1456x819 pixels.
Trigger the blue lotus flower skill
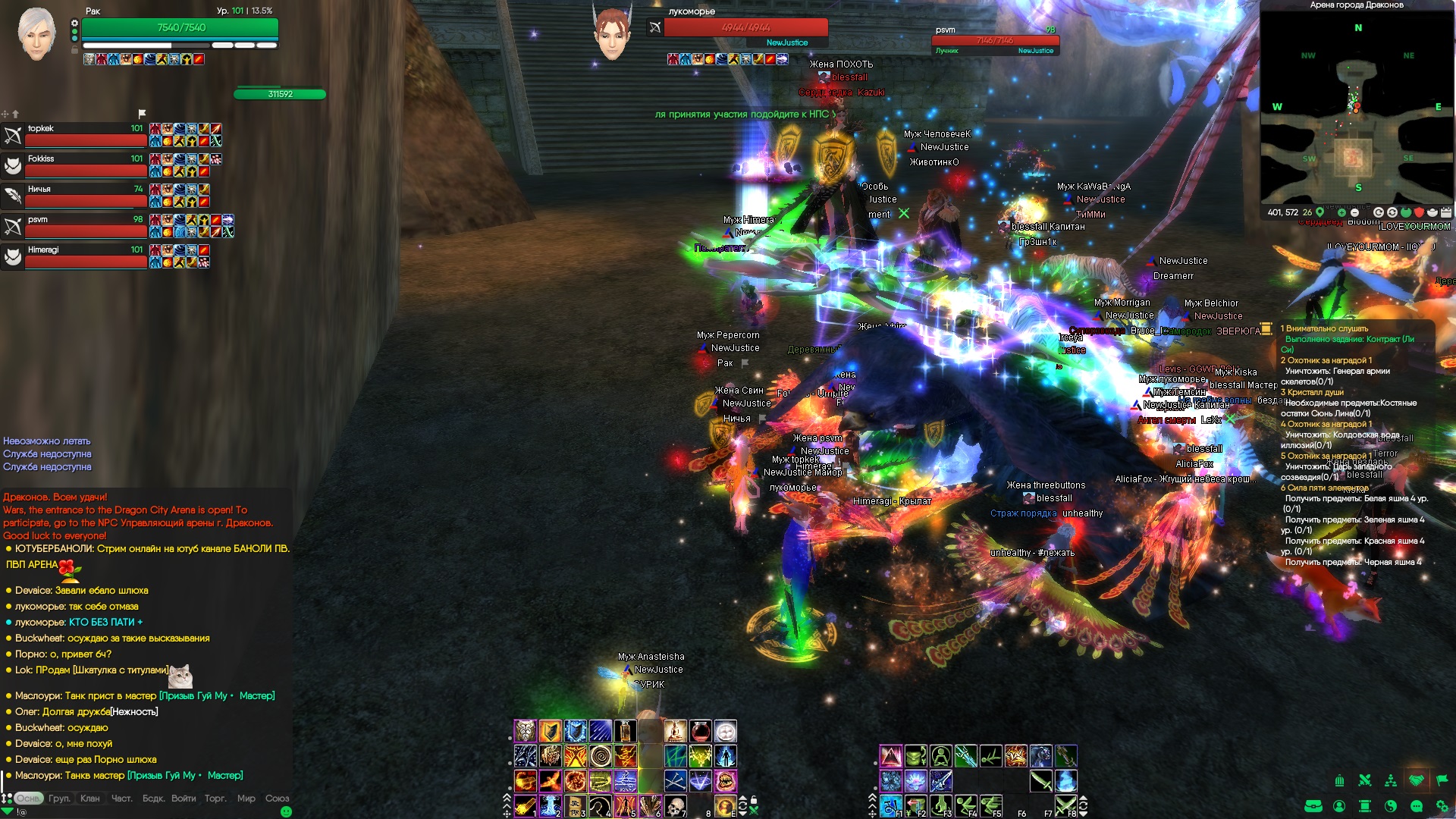tap(915, 780)
